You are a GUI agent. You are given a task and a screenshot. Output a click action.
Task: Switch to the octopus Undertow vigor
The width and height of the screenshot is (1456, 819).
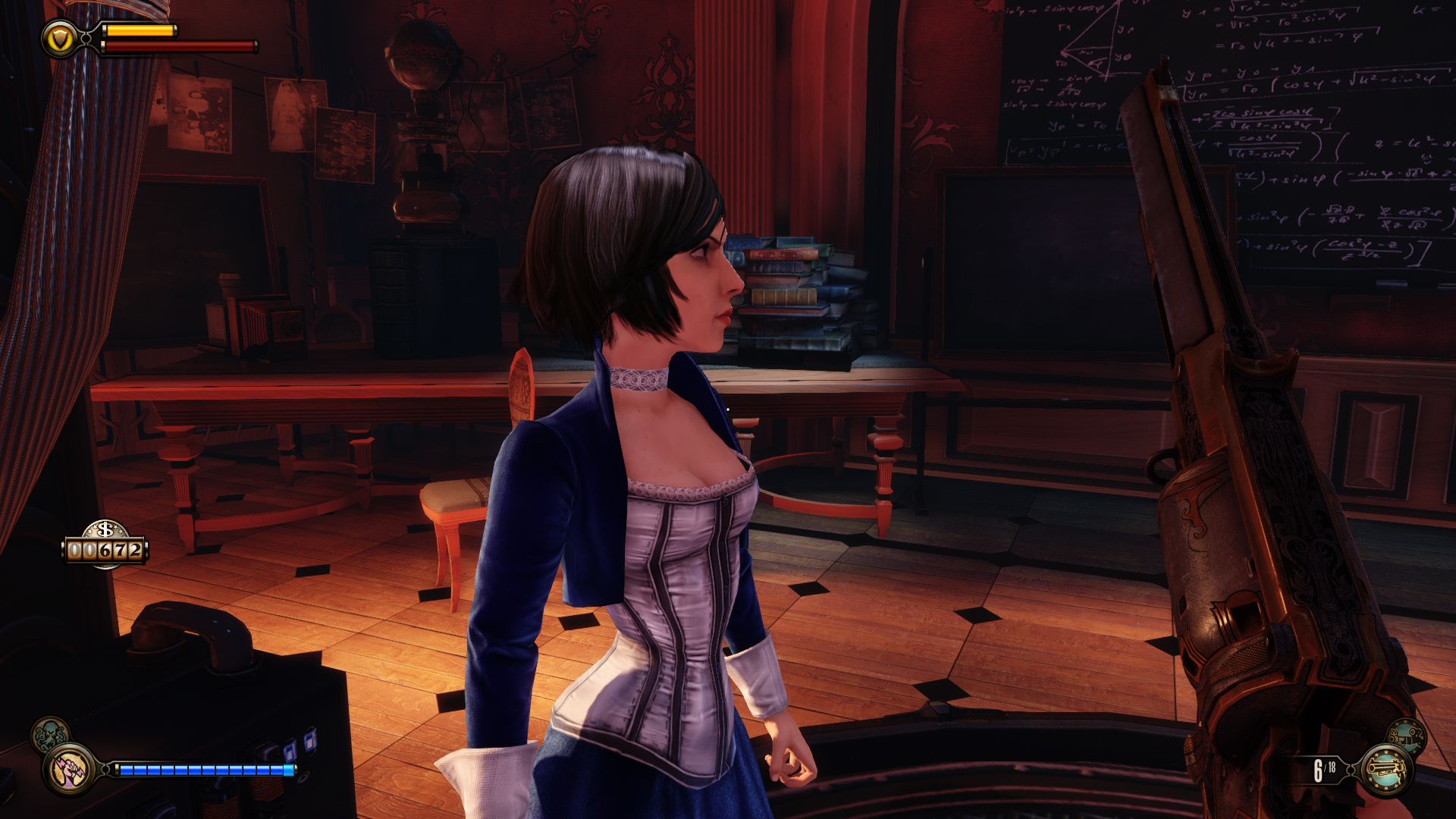pyautogui.click(x=49, y=734)
